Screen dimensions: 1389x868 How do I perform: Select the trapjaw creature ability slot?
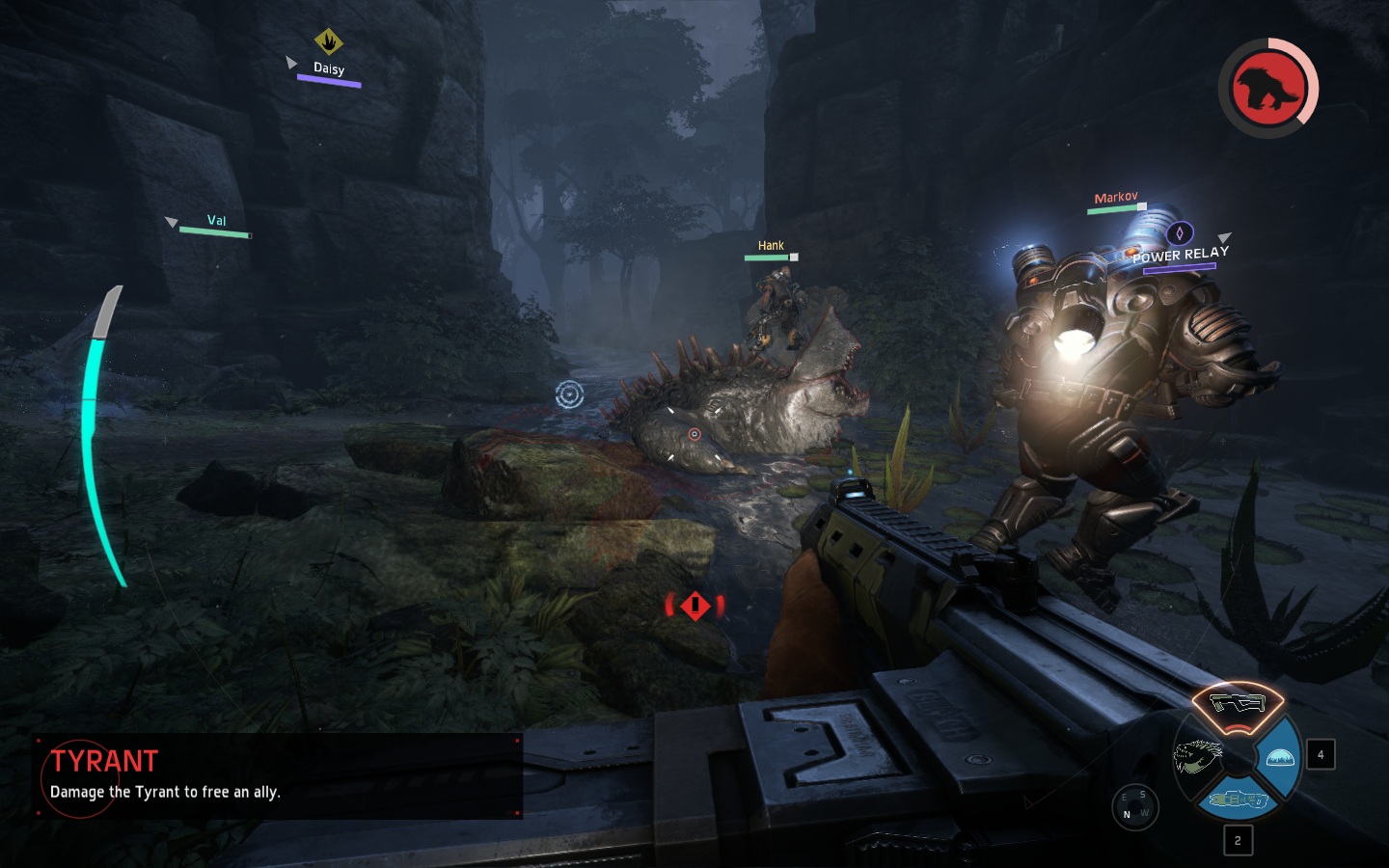pos(1196,755)
